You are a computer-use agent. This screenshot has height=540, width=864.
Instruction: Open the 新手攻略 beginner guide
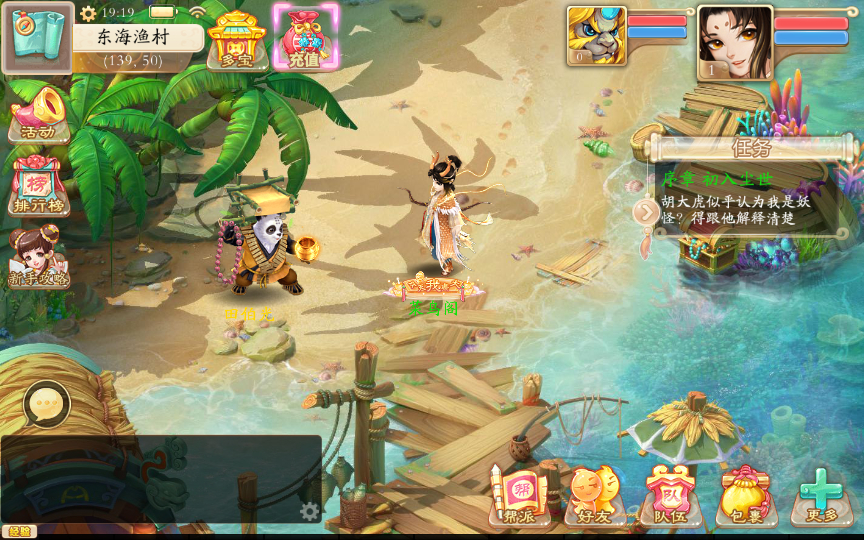pos(39,258)
